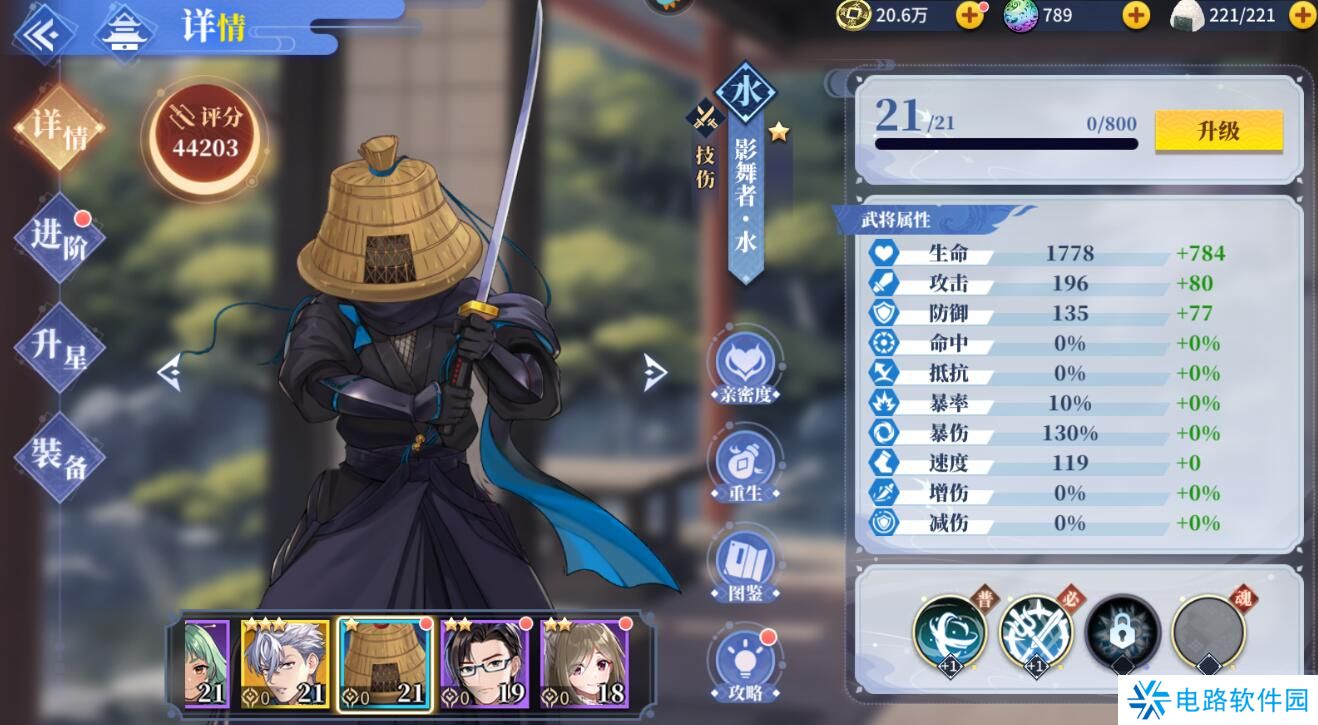This screenshot has width=1318, height=725.
Task: Add more rice ball stamina
Action: (1302, 15)
